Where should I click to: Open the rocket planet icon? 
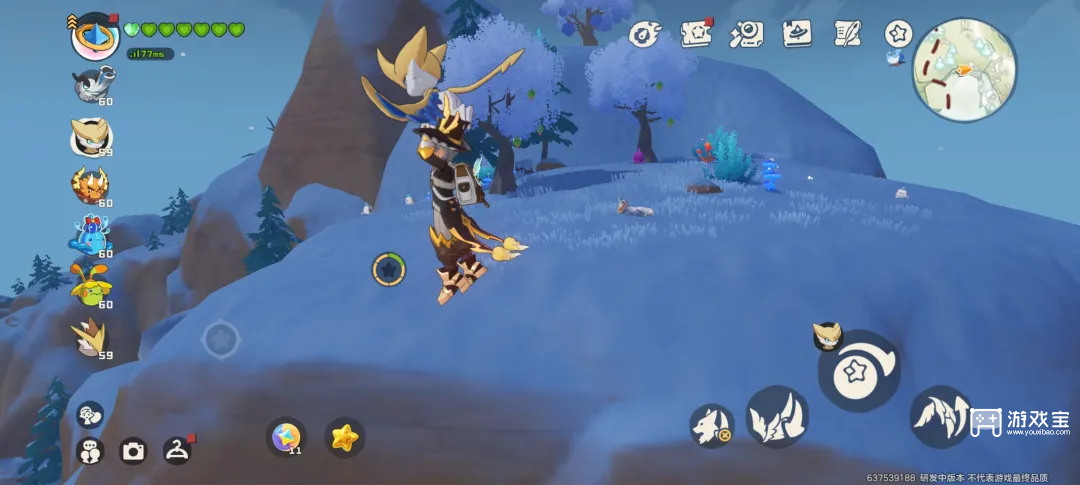click(646, 35)
